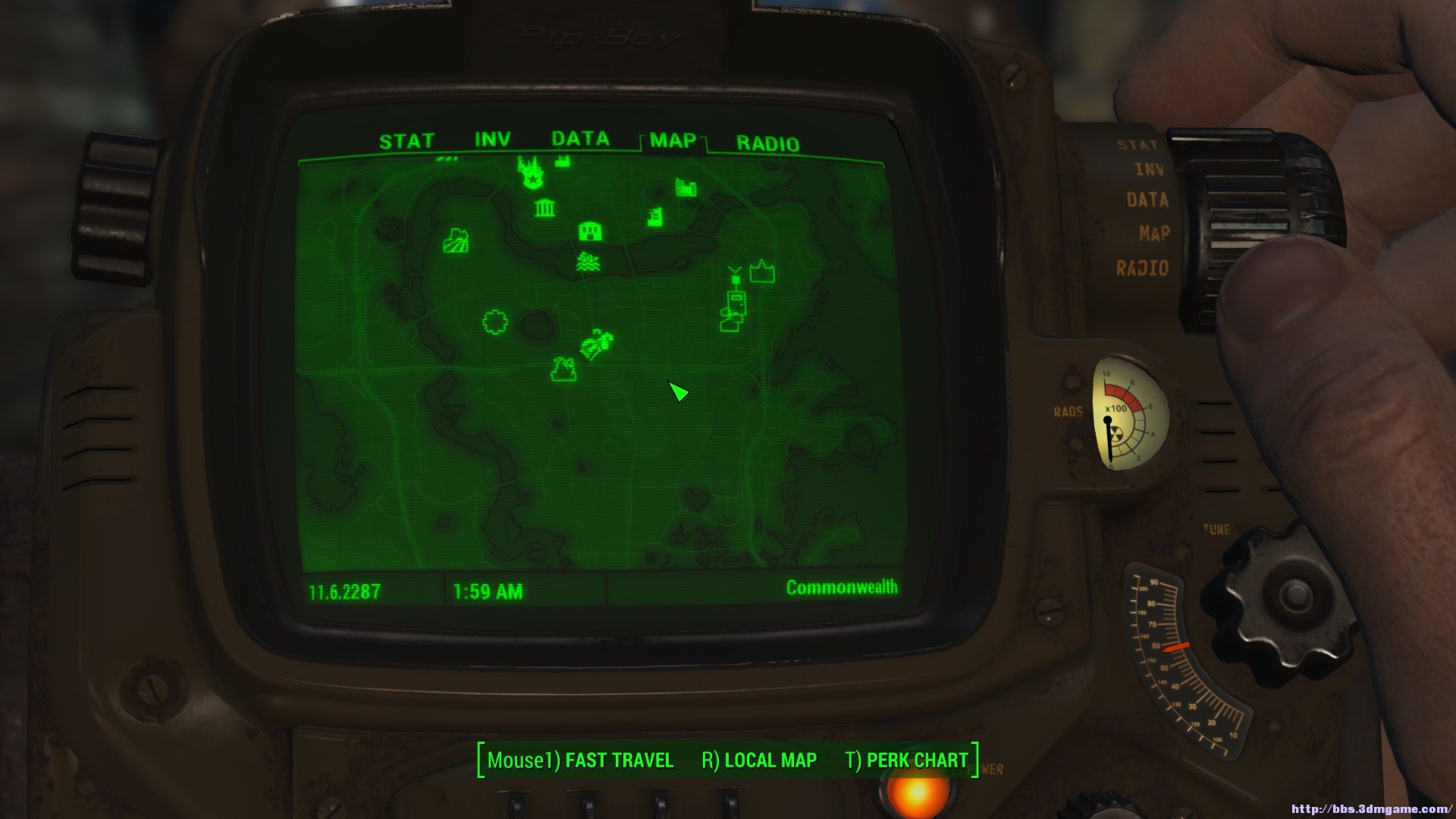Viewport: 1456px width, 819px height.
Task: Click the crown-shaped outline map marker
Action: pos(762,271)
